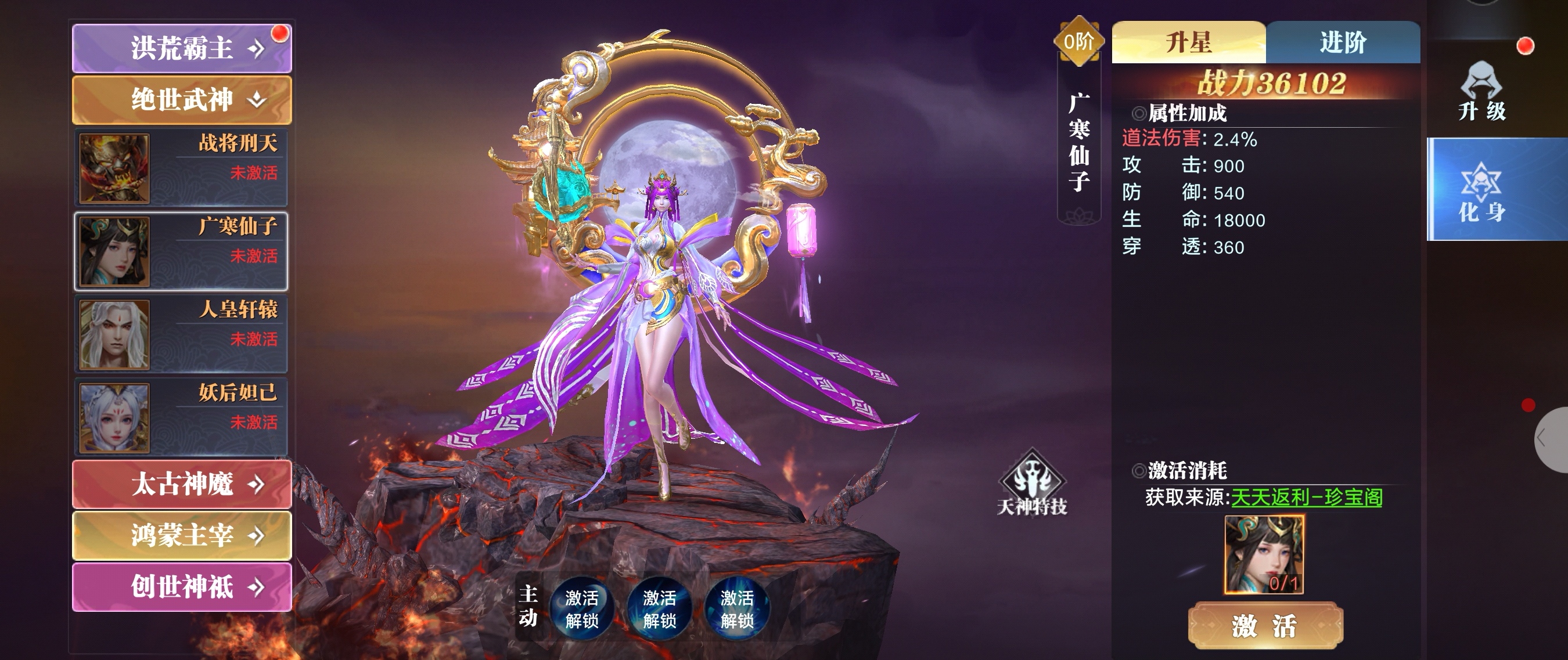
Task: Select the 化身 side tab
Action: (1481, 190)
